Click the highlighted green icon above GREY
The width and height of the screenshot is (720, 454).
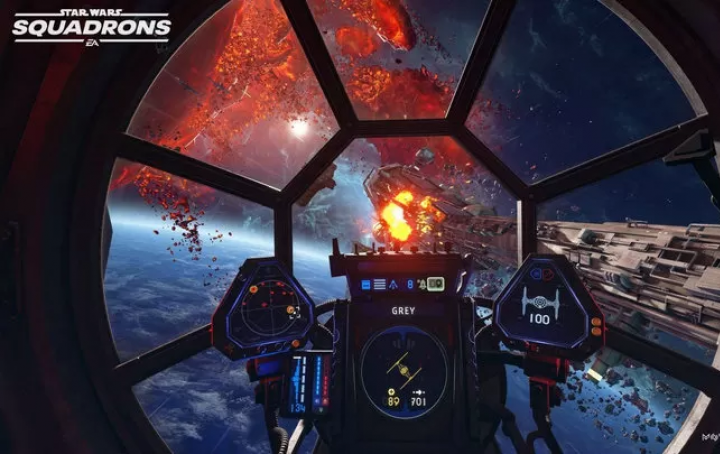436,285
